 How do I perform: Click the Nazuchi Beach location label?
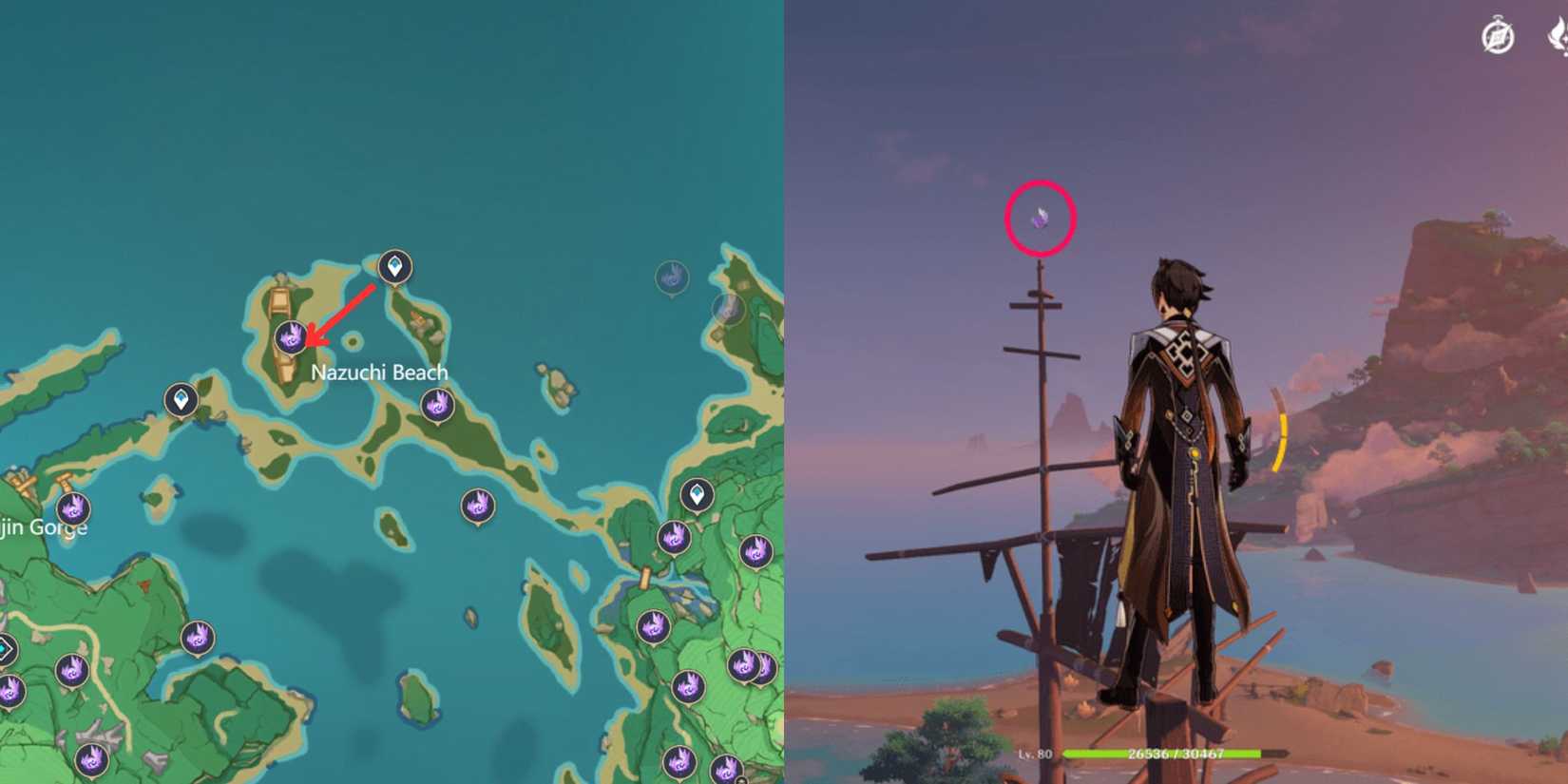pos(378,372)
